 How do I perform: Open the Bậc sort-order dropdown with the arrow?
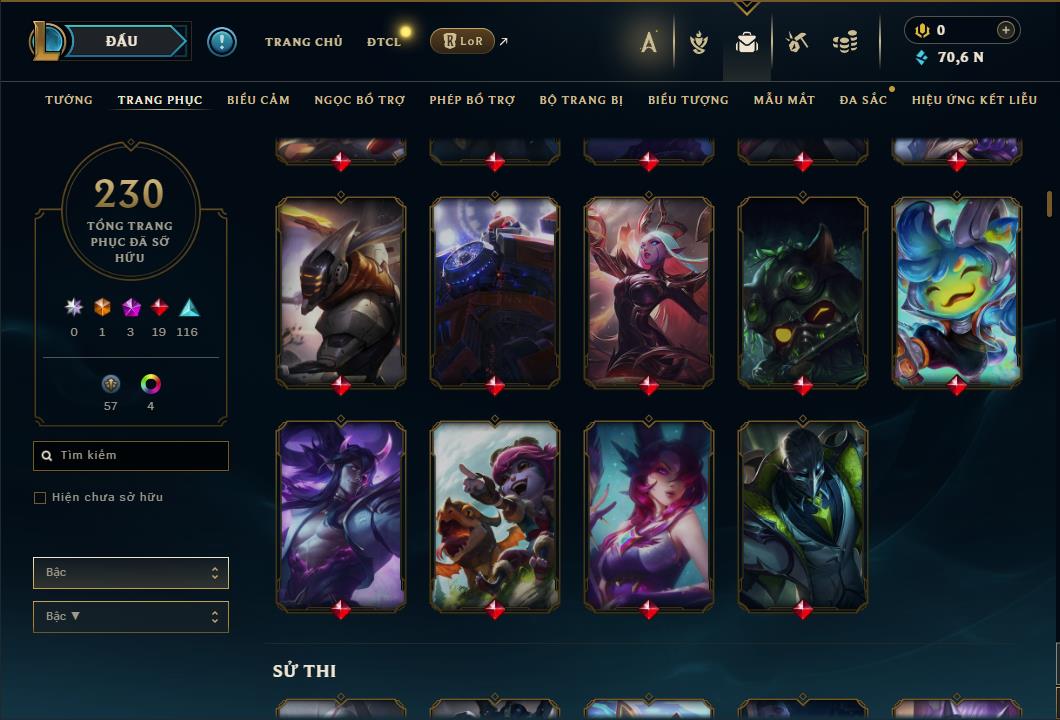point(131,617)
